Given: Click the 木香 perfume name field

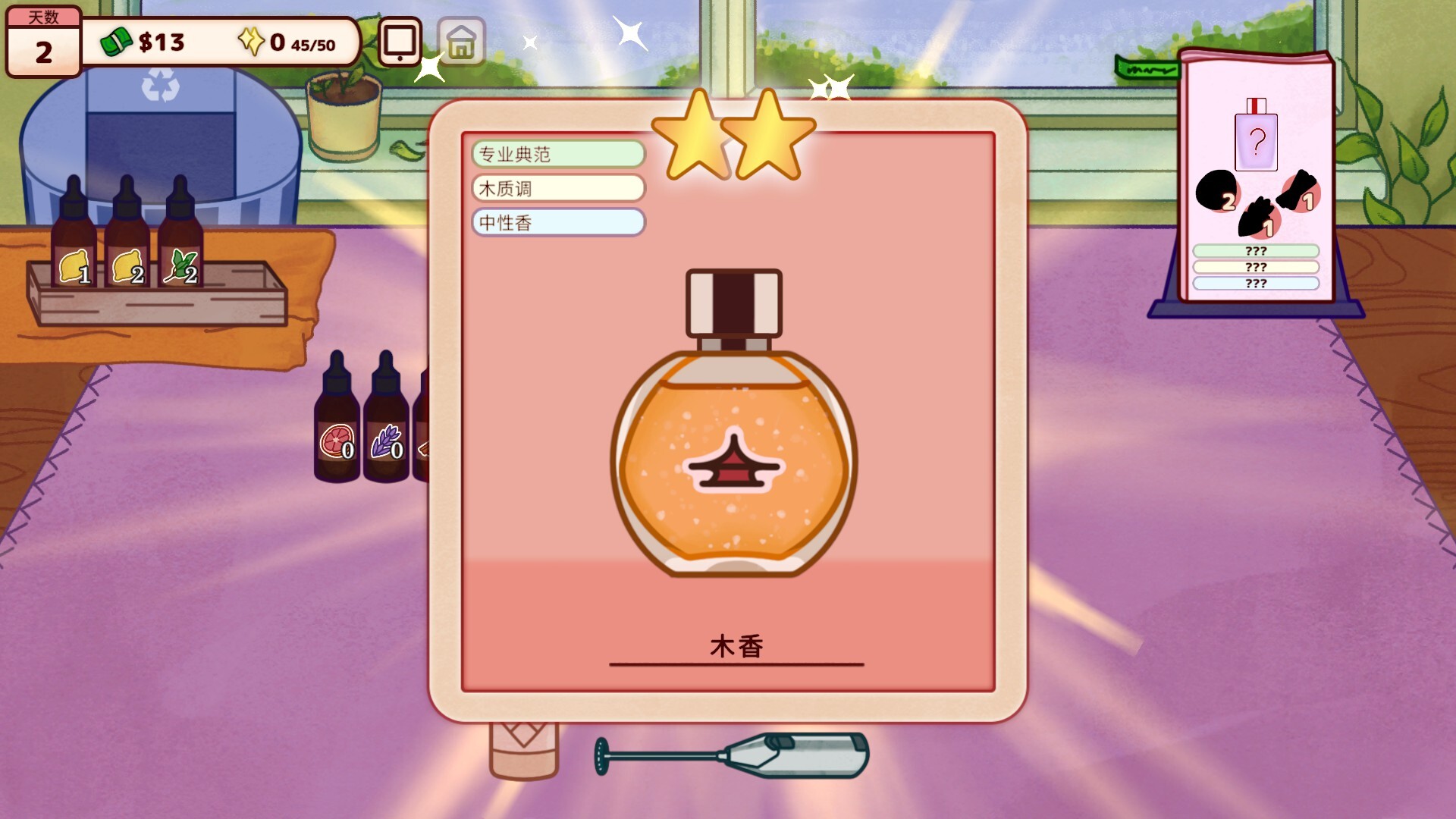Looking at the screenshot, I should coord(736,647).
